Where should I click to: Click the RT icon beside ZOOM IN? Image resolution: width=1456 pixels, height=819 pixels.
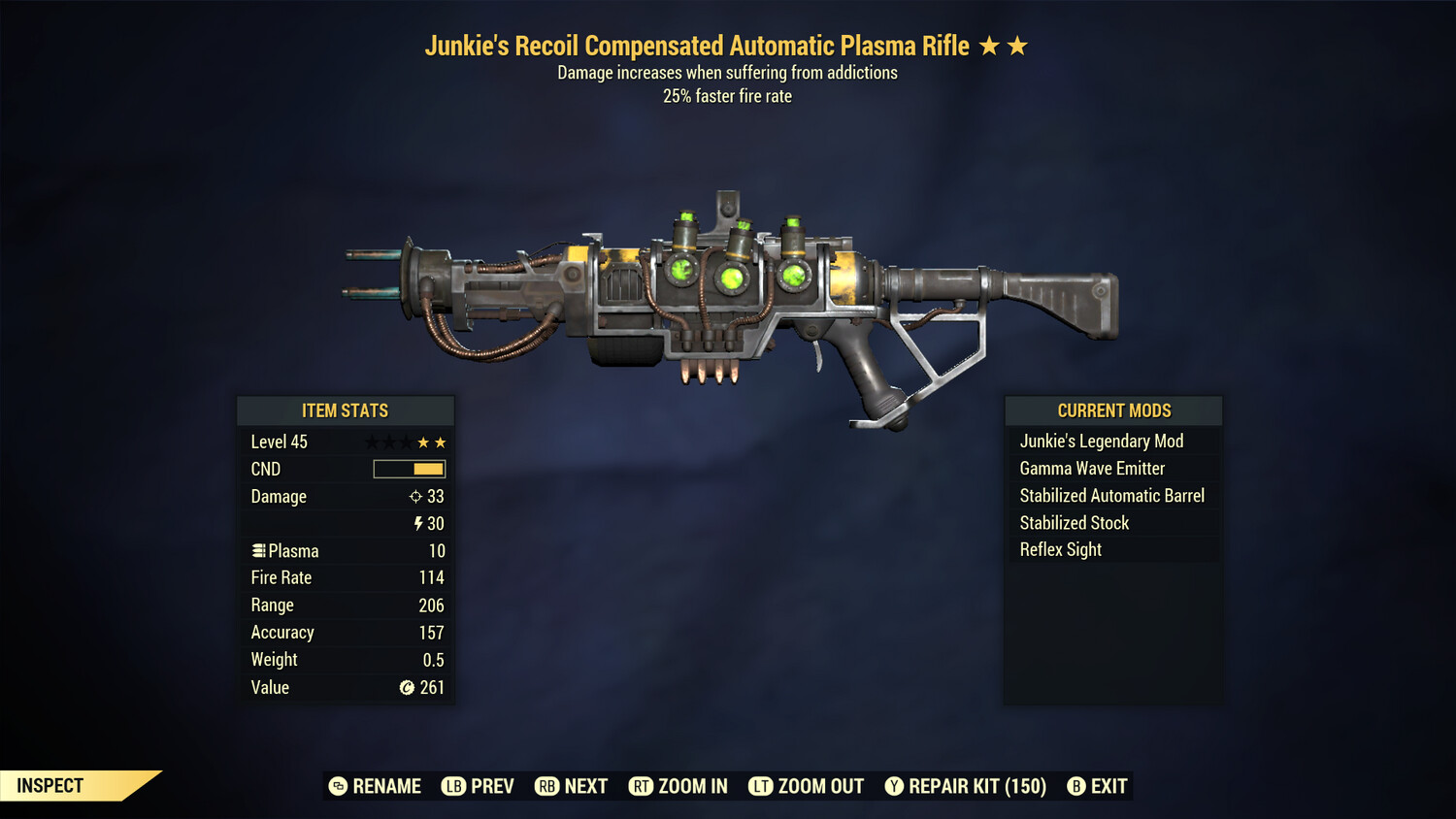tap(642, 786)
